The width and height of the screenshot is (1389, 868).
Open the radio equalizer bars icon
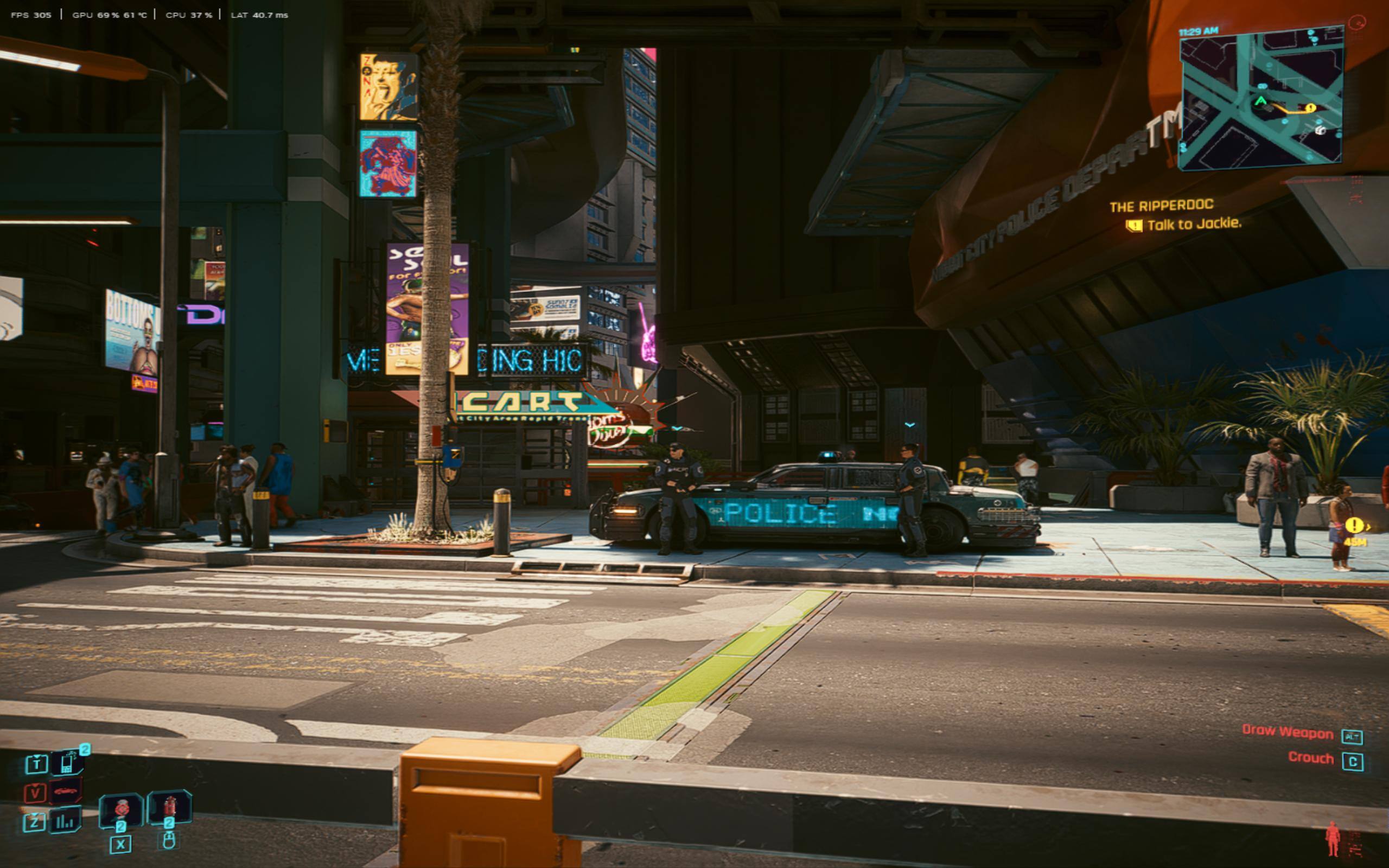click(65, 821)
